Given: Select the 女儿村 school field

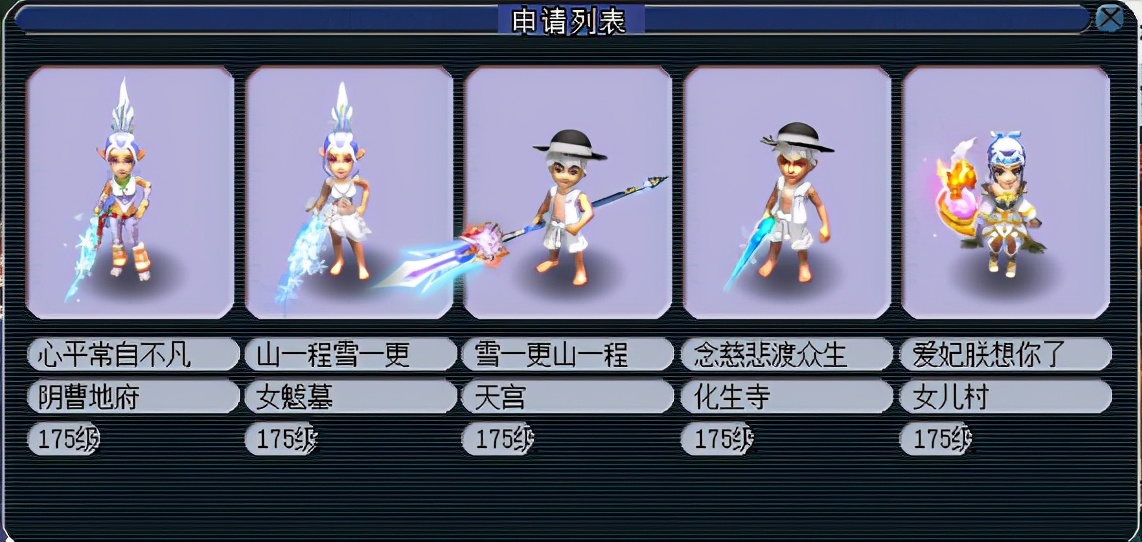Looking at the screenshot, I should coord(1006,397).
